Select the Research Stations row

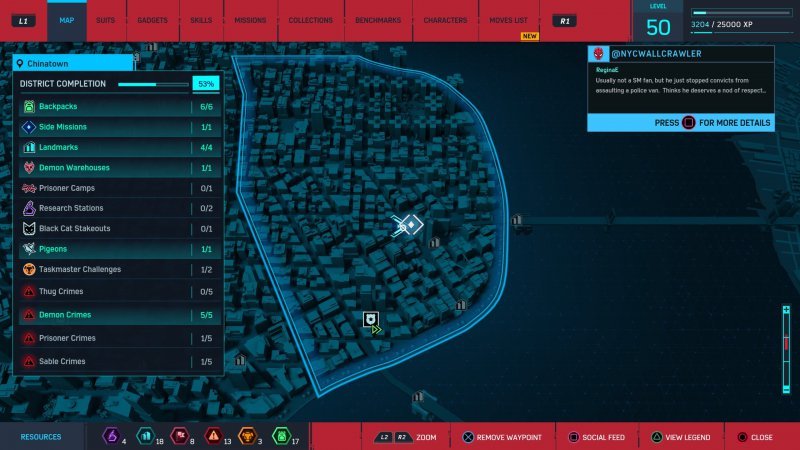click(x=117, y=208)
